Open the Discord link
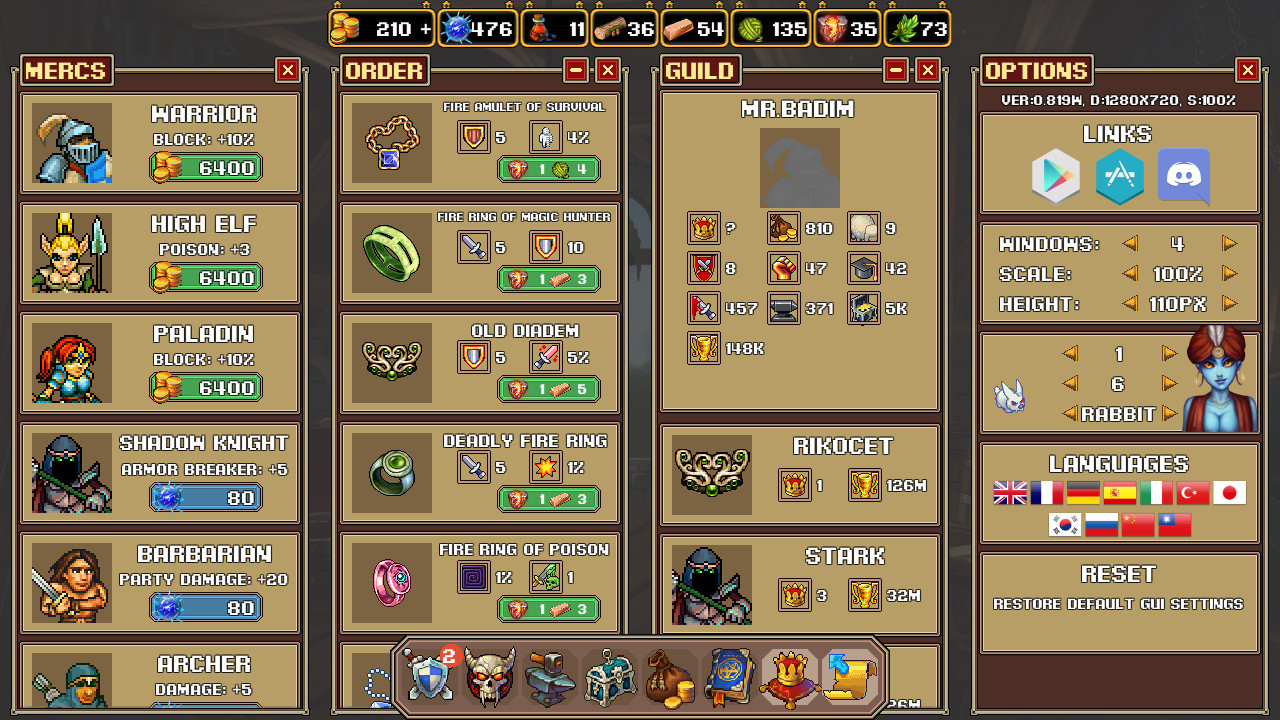This screenshot has width=1280, height=720. (1183, 177)
